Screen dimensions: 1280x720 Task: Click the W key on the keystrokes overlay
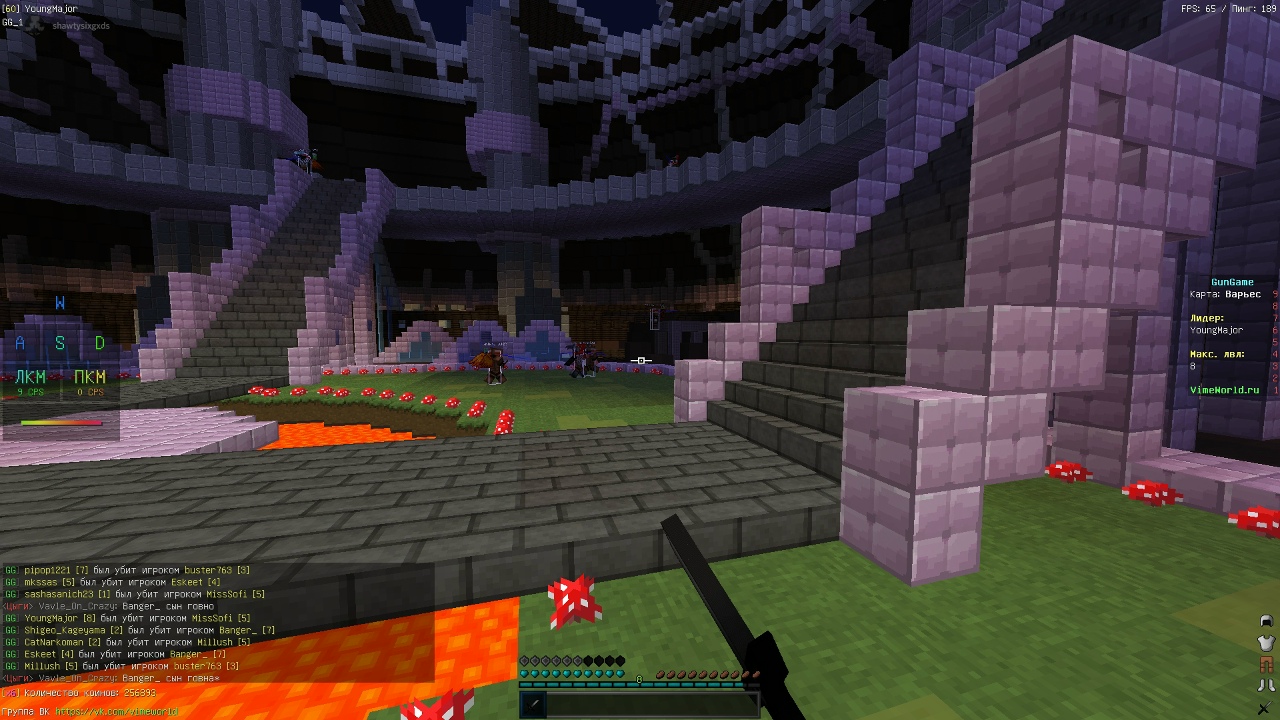pyautogui.click(x=60, y=303)
